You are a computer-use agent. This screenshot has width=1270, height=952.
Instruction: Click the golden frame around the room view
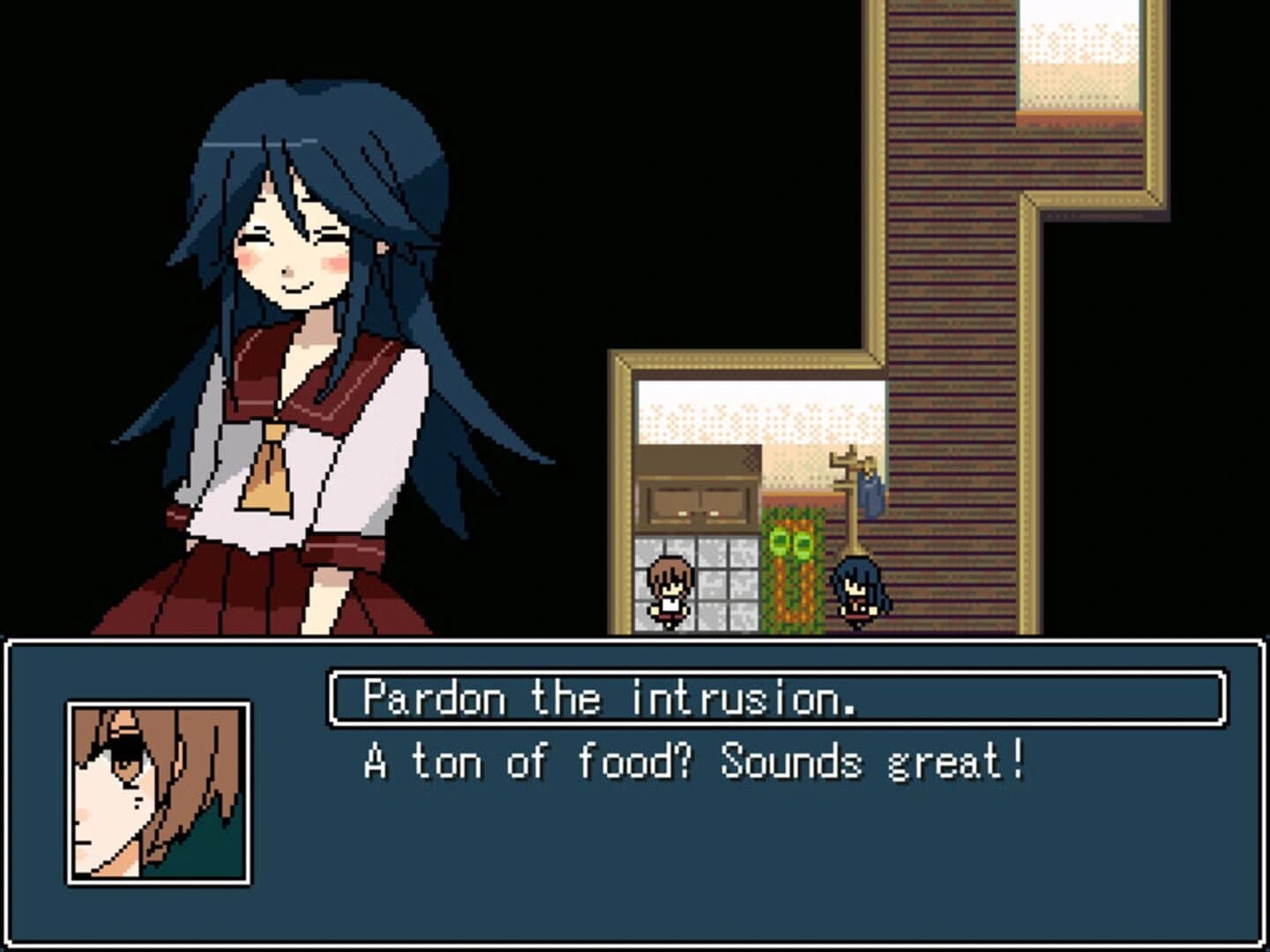click(x=622, y=494)
